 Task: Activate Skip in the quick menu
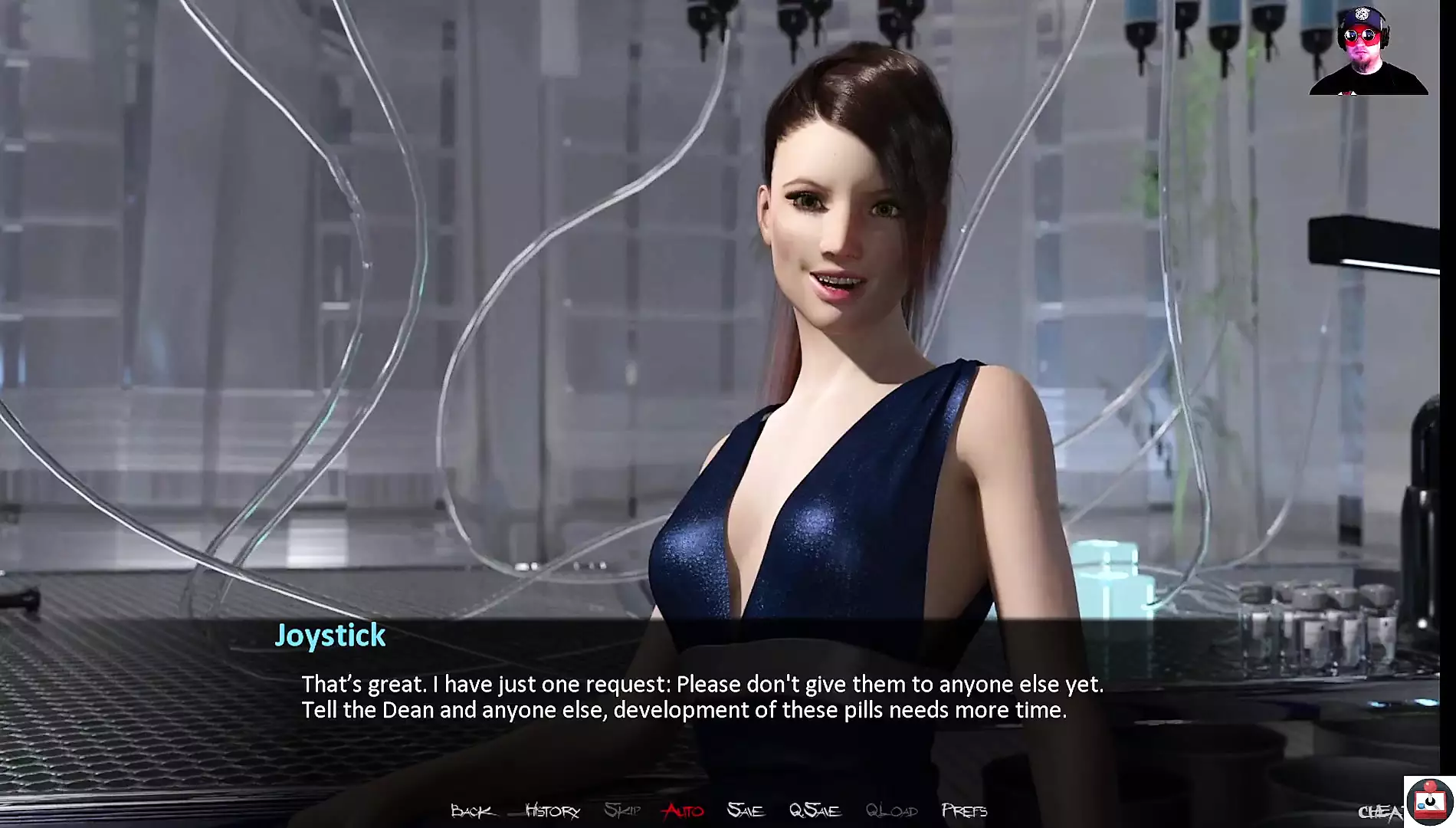pyautogui.click(x=621, y=810)
